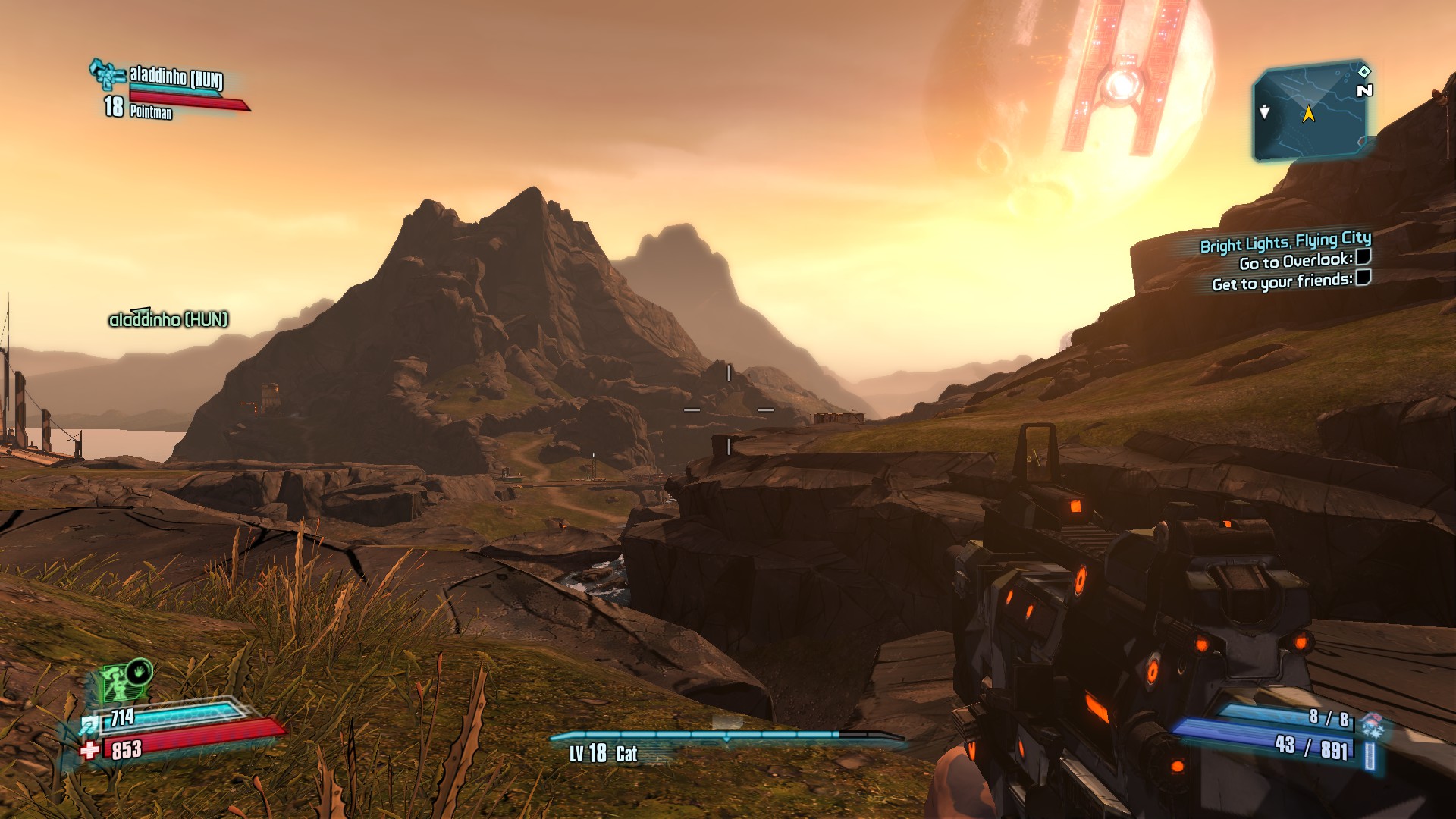Click the Get to your friends objective checkbox

[1363, 278]
